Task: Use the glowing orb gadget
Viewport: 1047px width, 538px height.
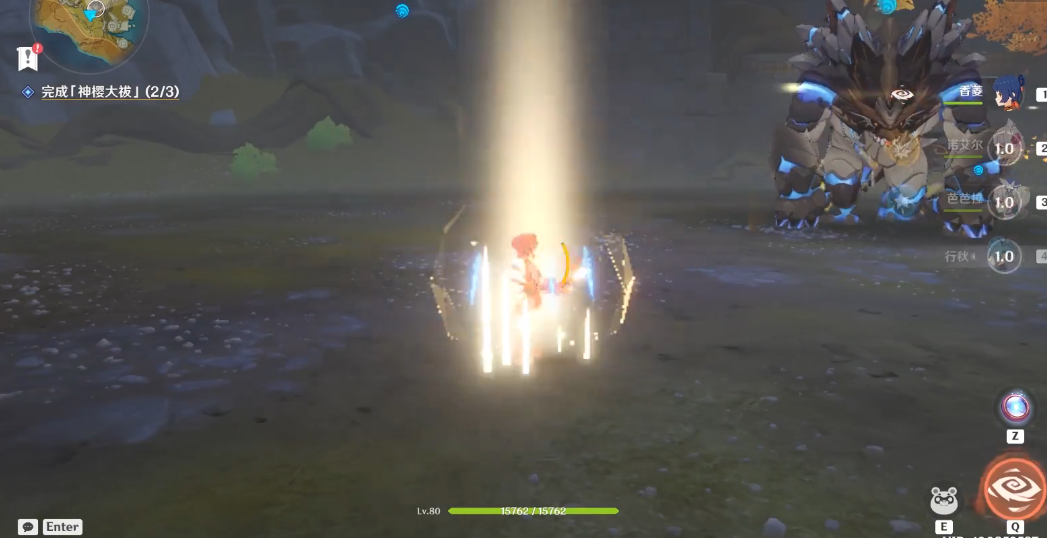Action: (1015, 407)
